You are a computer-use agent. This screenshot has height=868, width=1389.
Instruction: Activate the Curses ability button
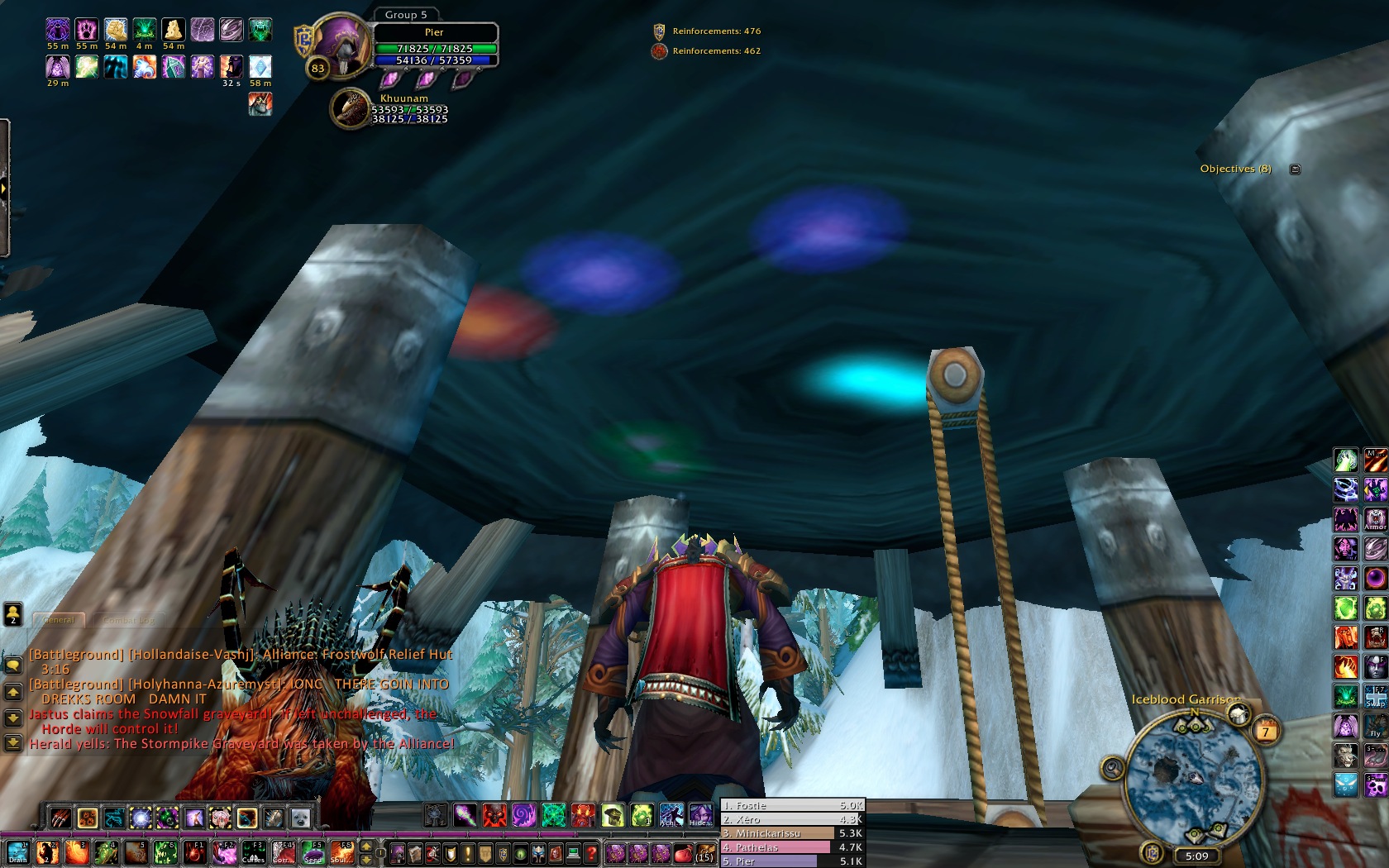click(x=253, y=852)
